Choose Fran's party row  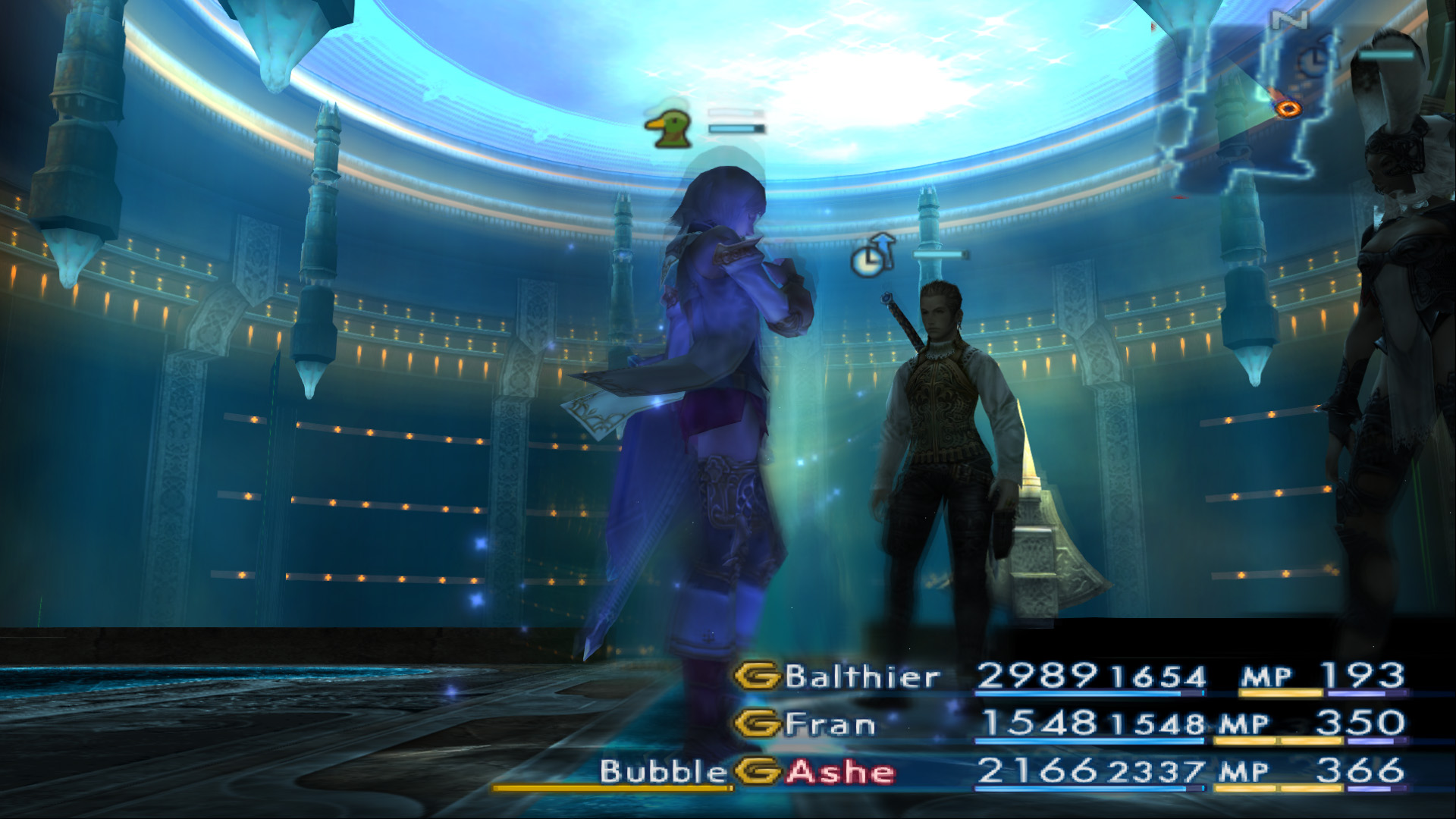click(x=830, y=724)
